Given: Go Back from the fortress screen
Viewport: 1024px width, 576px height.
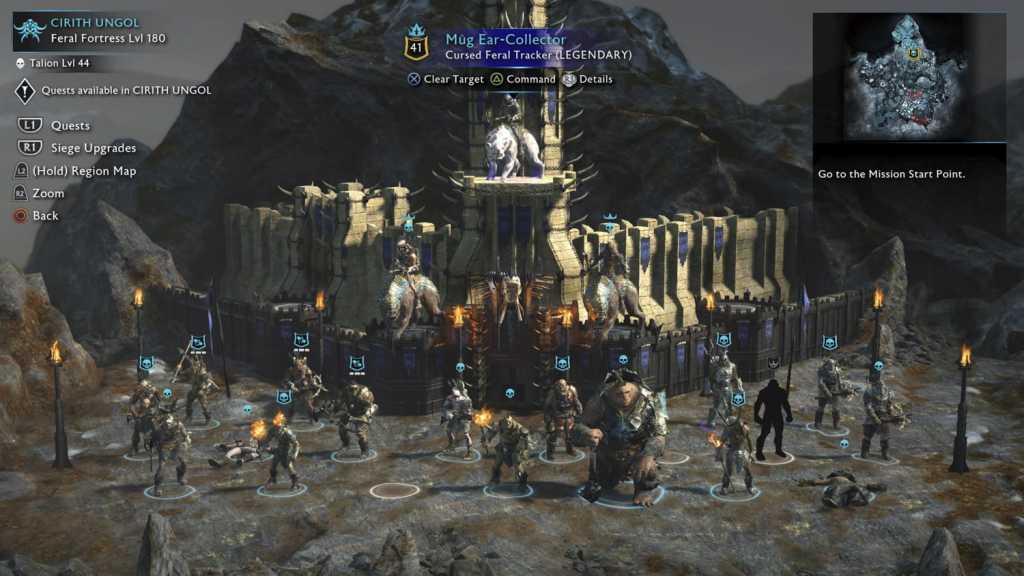Looking at the screenshot, I should pyautogui.click(x=45, y=216).
